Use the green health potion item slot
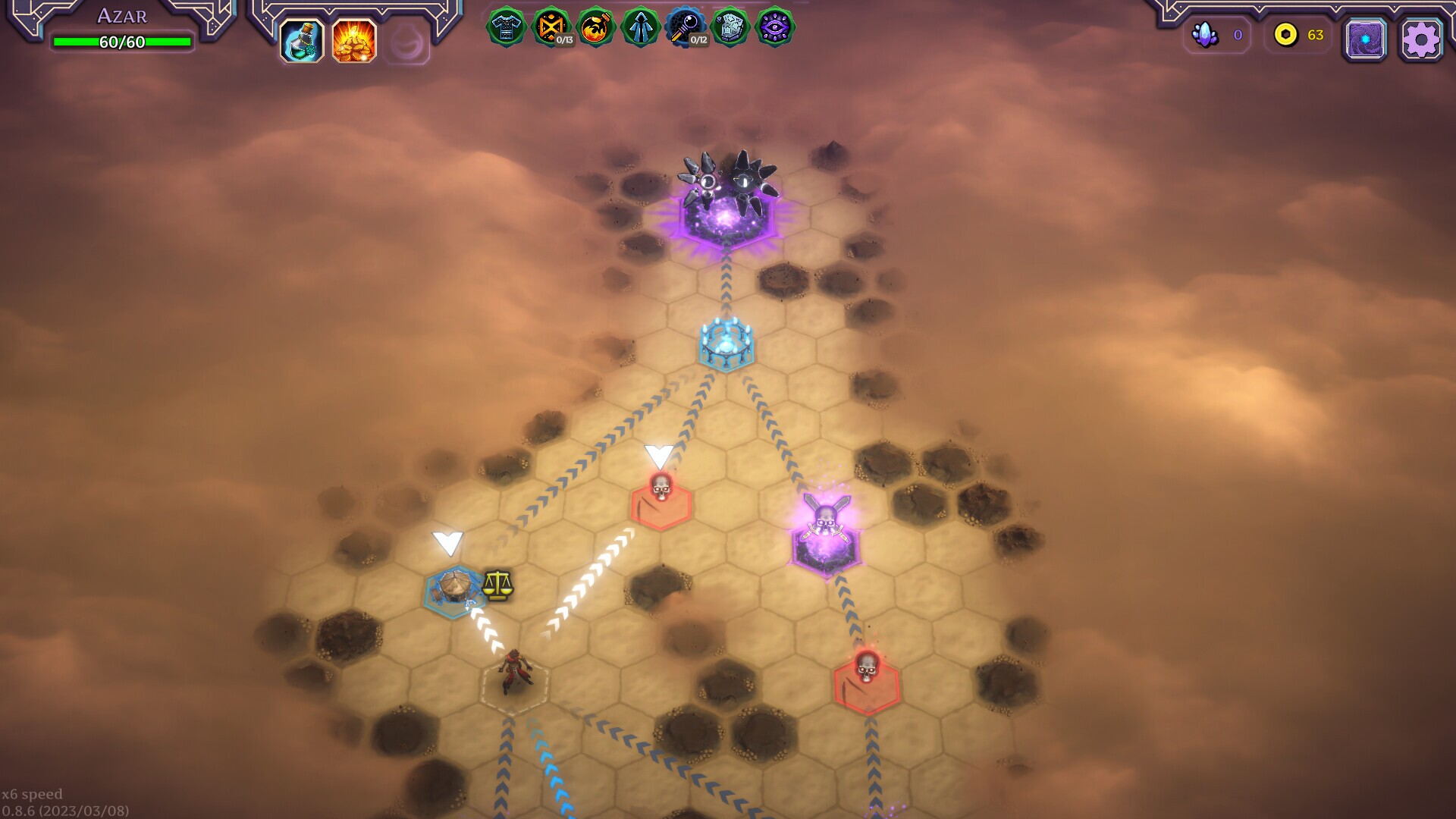The image size is (1456, 819). click(x=303, y=42)
